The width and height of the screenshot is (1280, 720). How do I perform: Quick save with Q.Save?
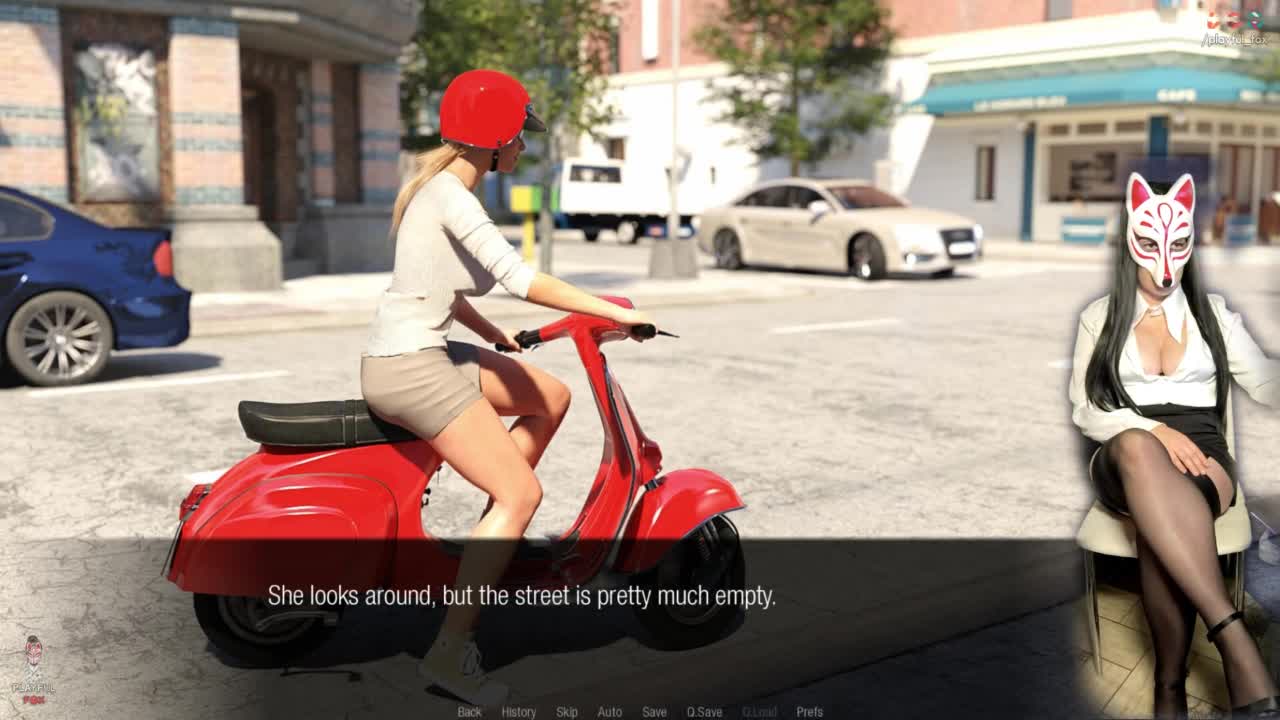[704, 712]
